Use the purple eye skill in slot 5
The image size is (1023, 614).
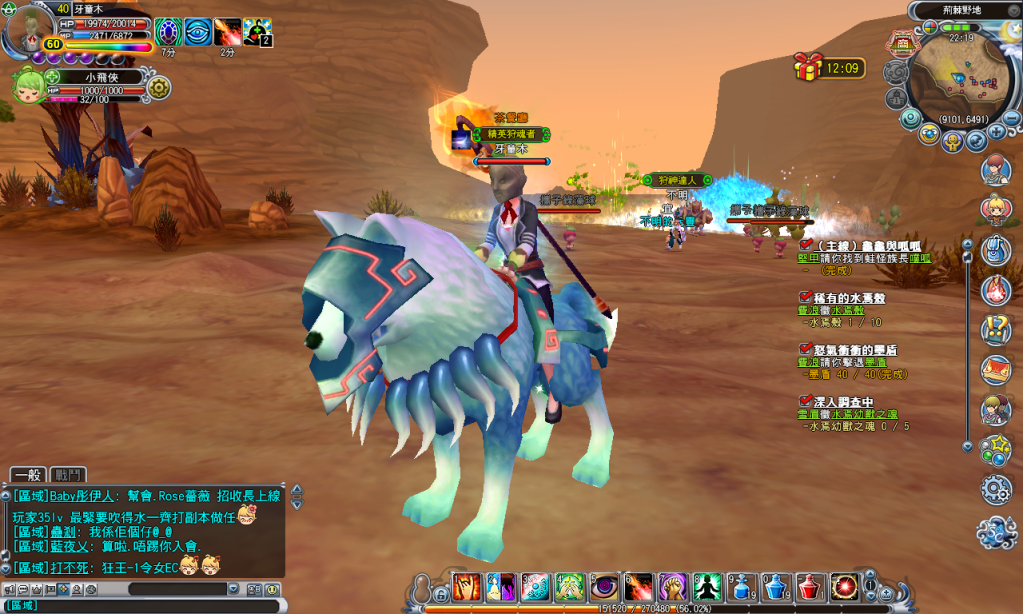(604, 586)
